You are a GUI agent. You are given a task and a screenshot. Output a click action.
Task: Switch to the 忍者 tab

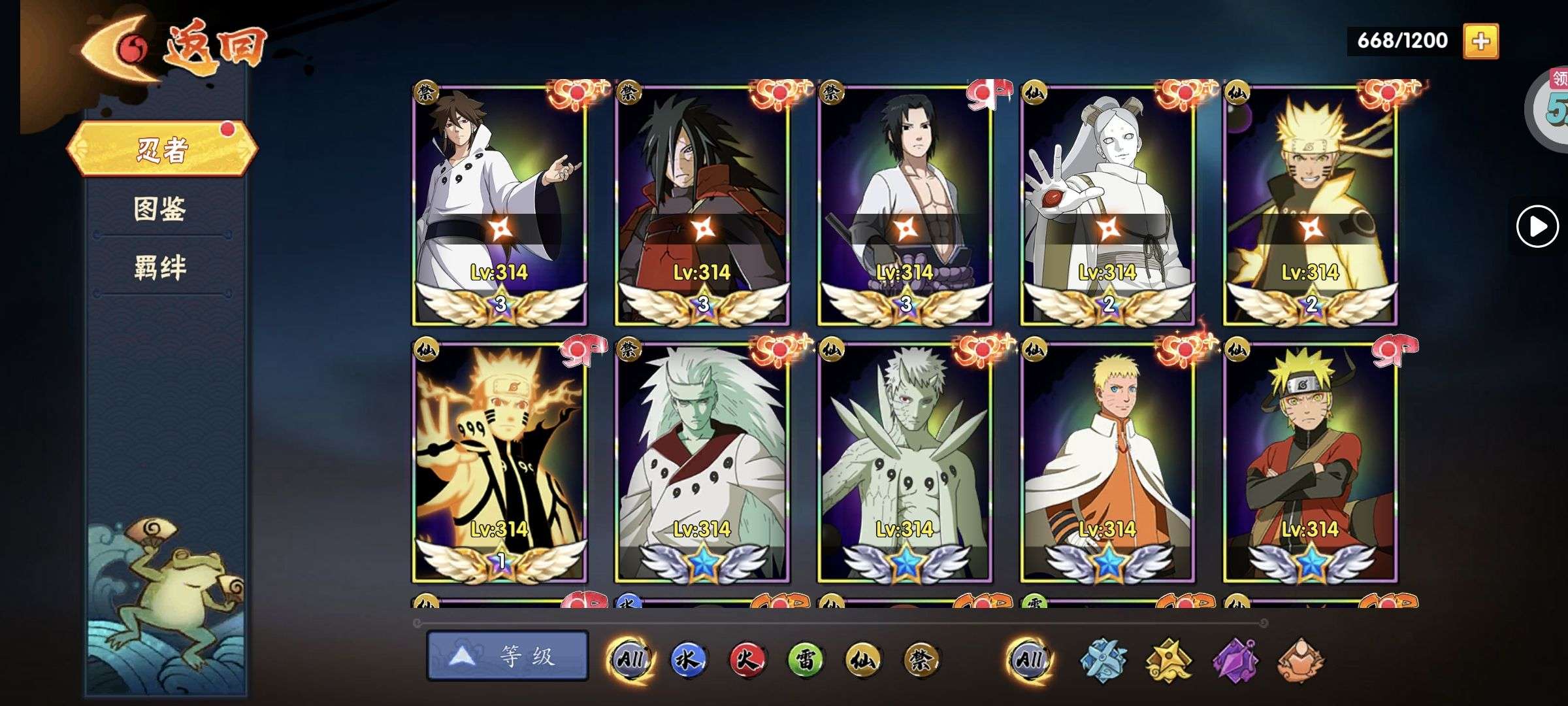tap(162, 149)
